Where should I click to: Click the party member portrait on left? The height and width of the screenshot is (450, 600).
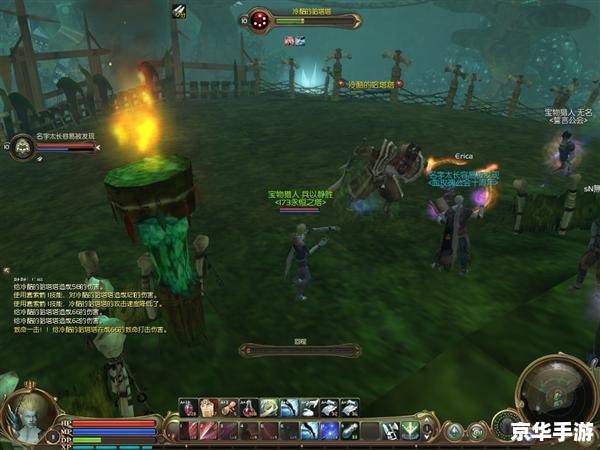click(x=22, y=148)
